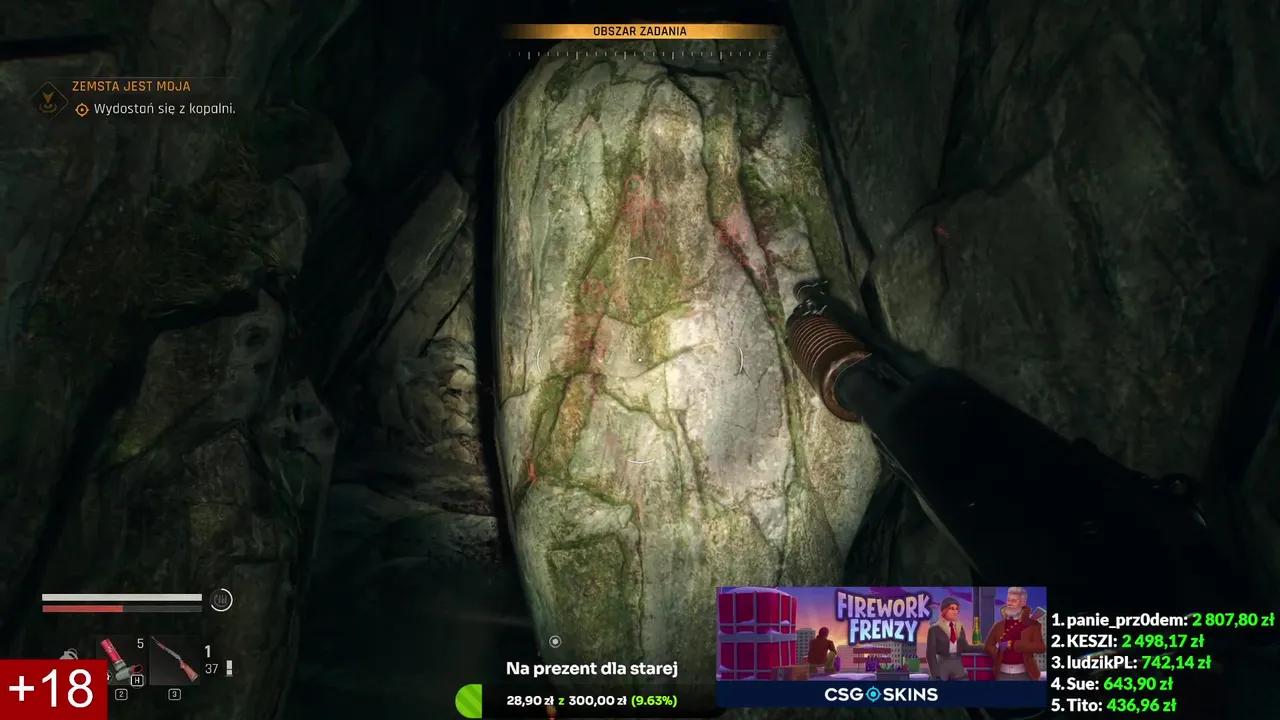This screenshot has height=720, width=1280.
Task: Open the OBSZAR ZADANIA banner
Action: tap(640, 31)
